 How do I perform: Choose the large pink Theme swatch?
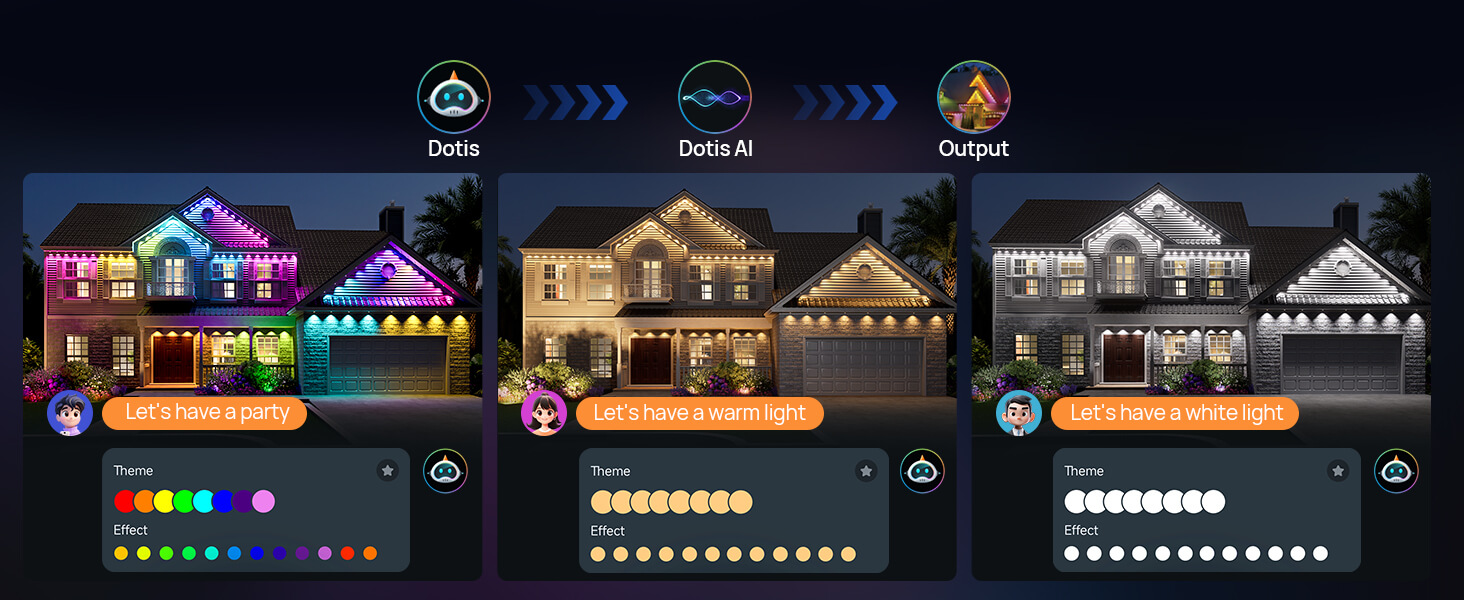263,501
